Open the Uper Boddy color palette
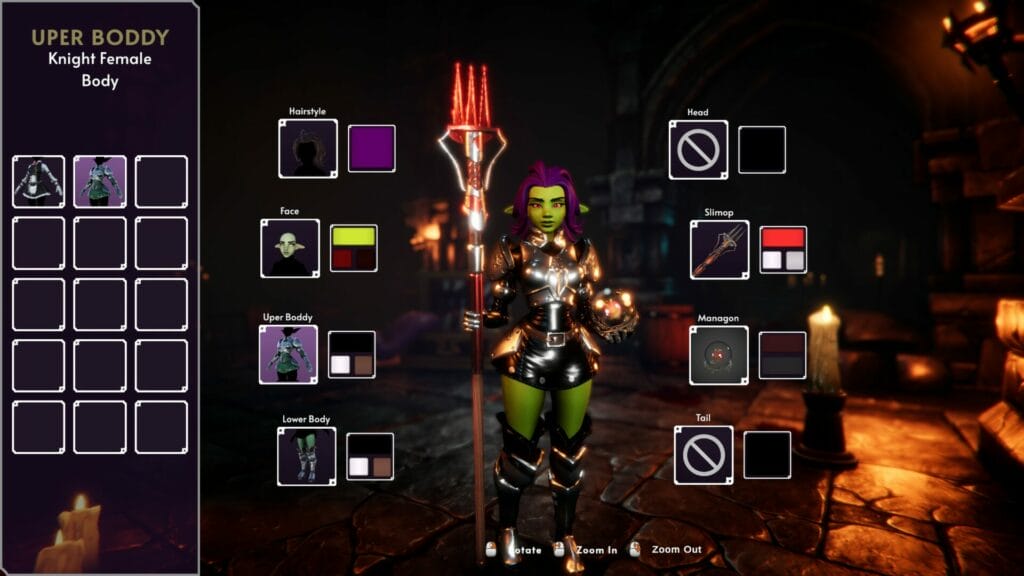 (x=352, y=354)
